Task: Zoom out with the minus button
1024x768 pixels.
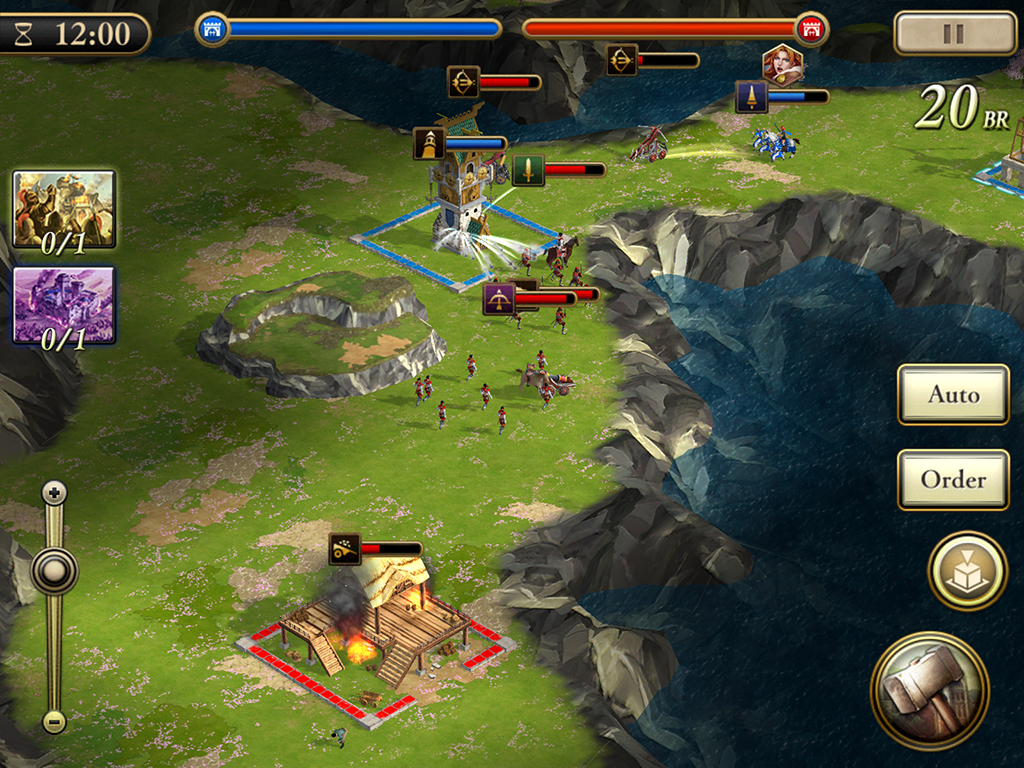Action: (54, 720)
